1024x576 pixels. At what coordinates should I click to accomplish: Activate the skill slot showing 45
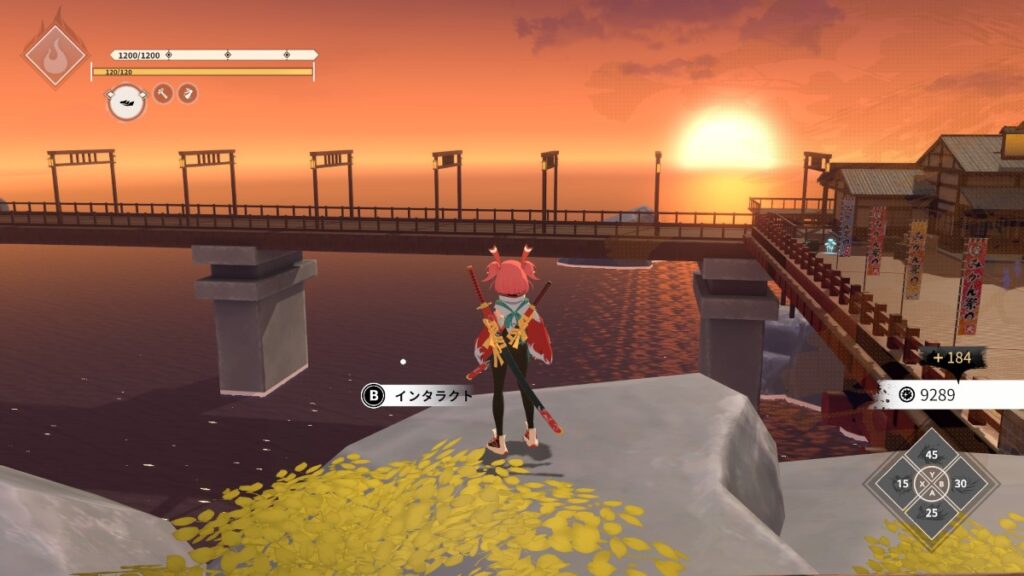pos(932,456)
